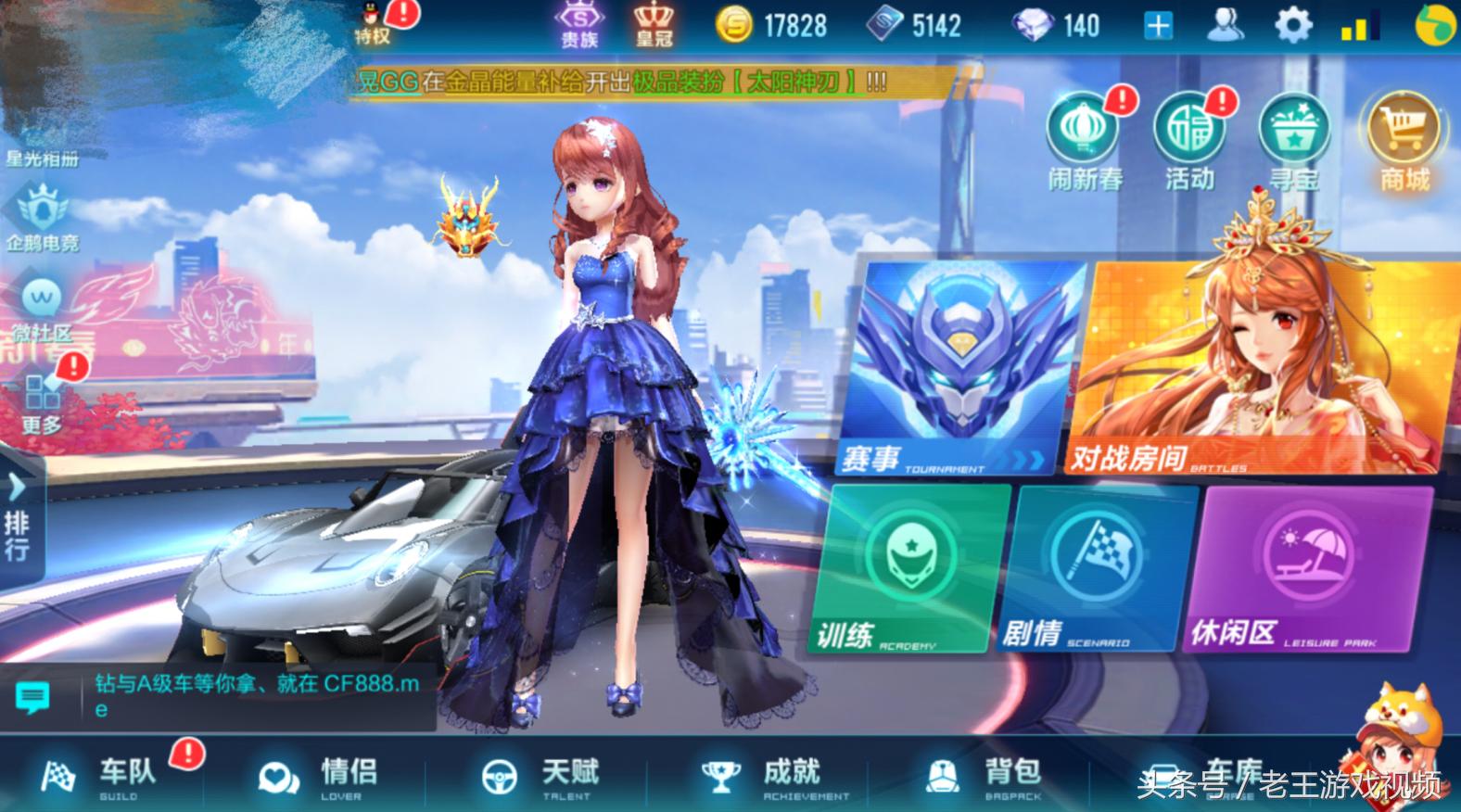Screen dimensions: 1461x812
Task: Open the 星光相册 starlight album icon
Action: tap(37, 139)
